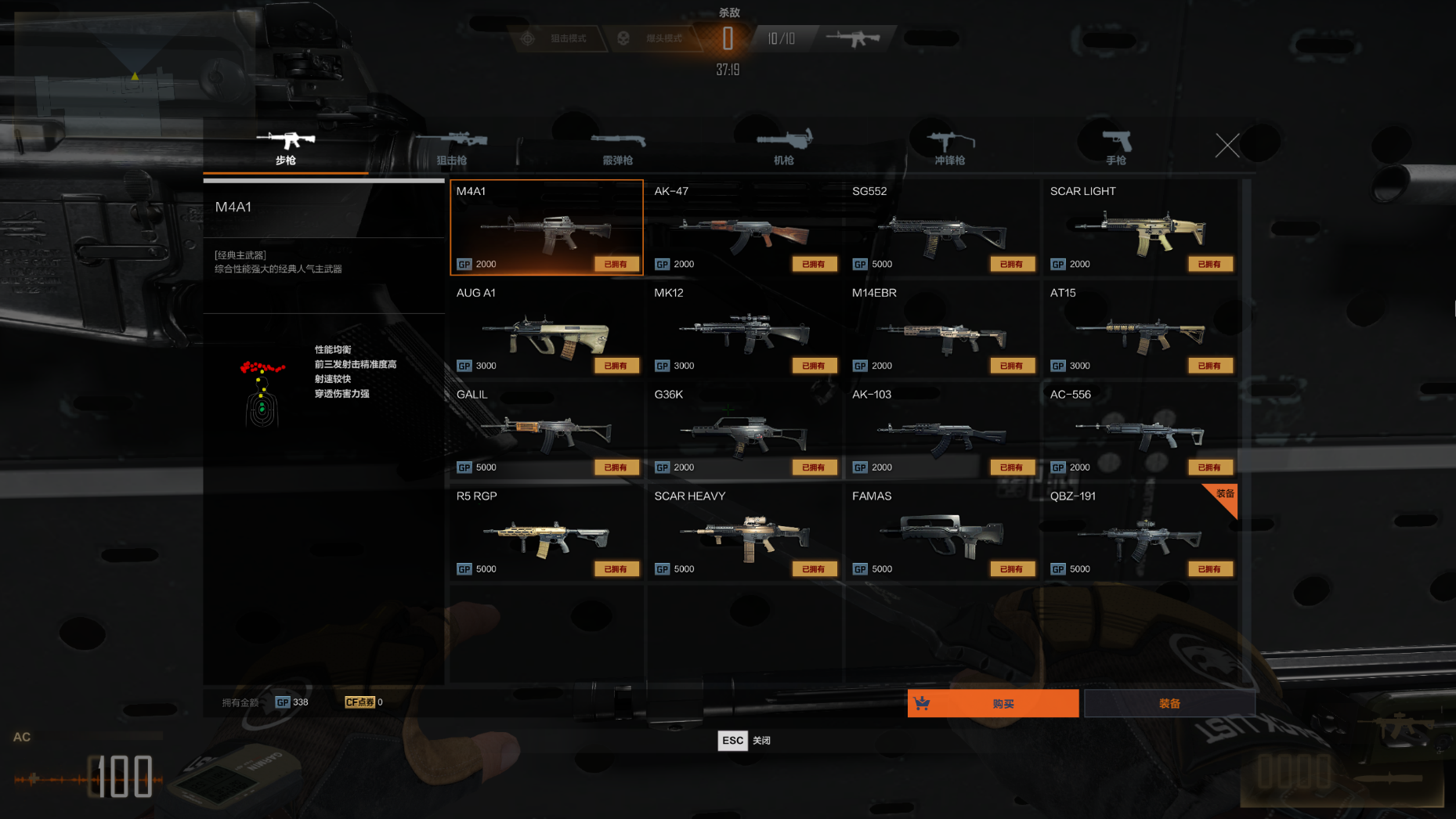Screen dimensions: 1456x819
Task: Equip weapon using the 装备 button
Action: (x=1169, y=703)
